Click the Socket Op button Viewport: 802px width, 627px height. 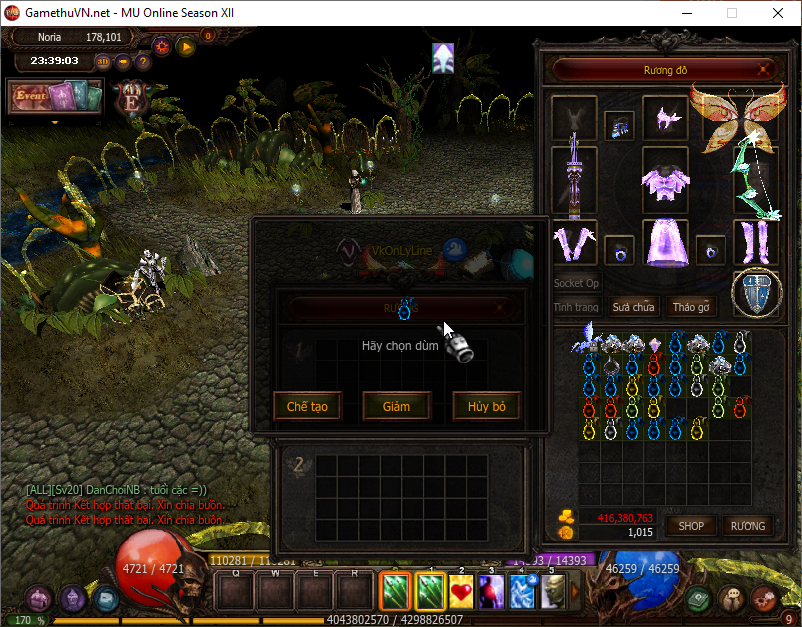(x=577, y=284)
